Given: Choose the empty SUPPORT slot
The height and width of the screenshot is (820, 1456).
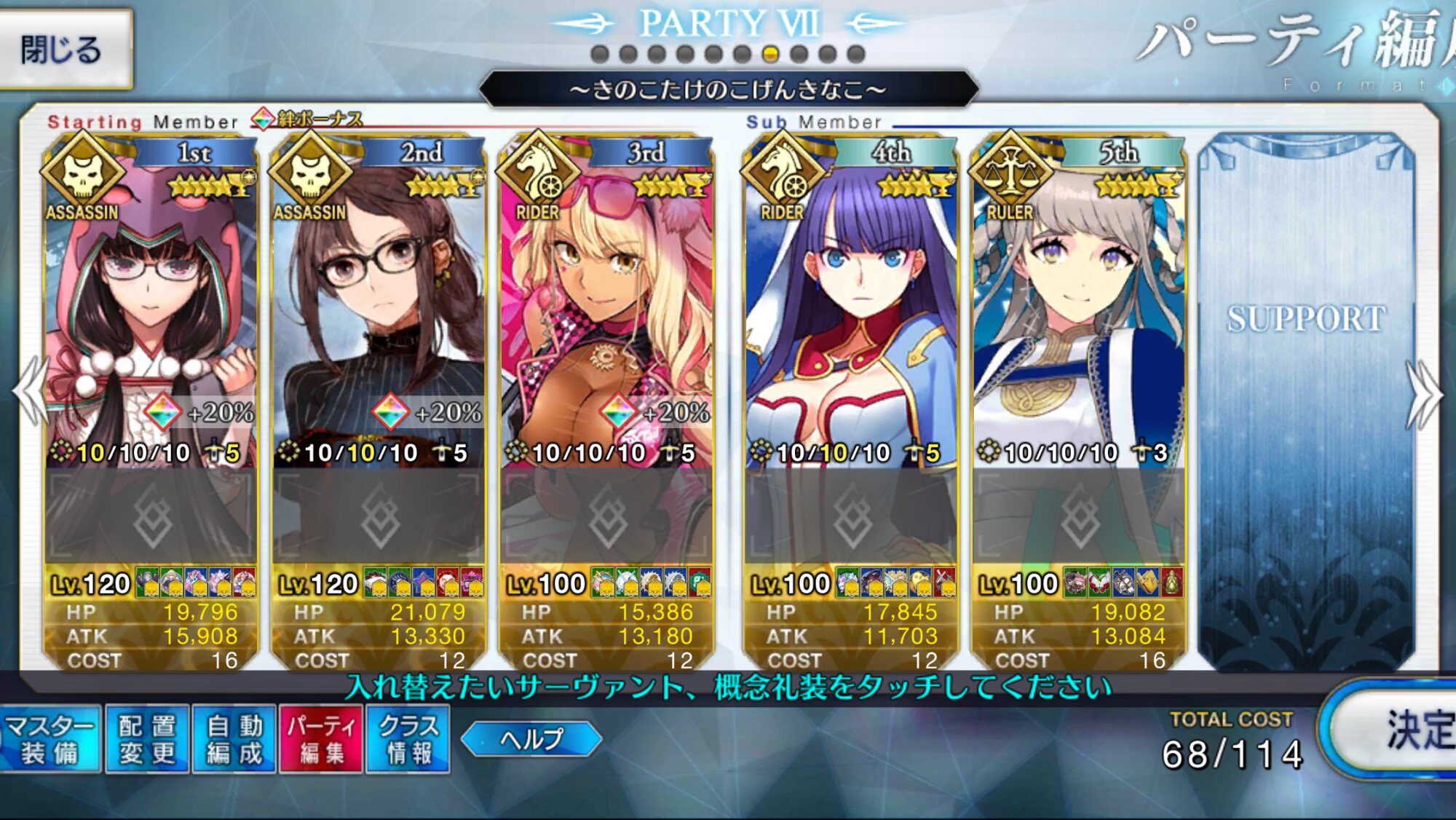Looking at the screenshot, I should pos(1307,401).
